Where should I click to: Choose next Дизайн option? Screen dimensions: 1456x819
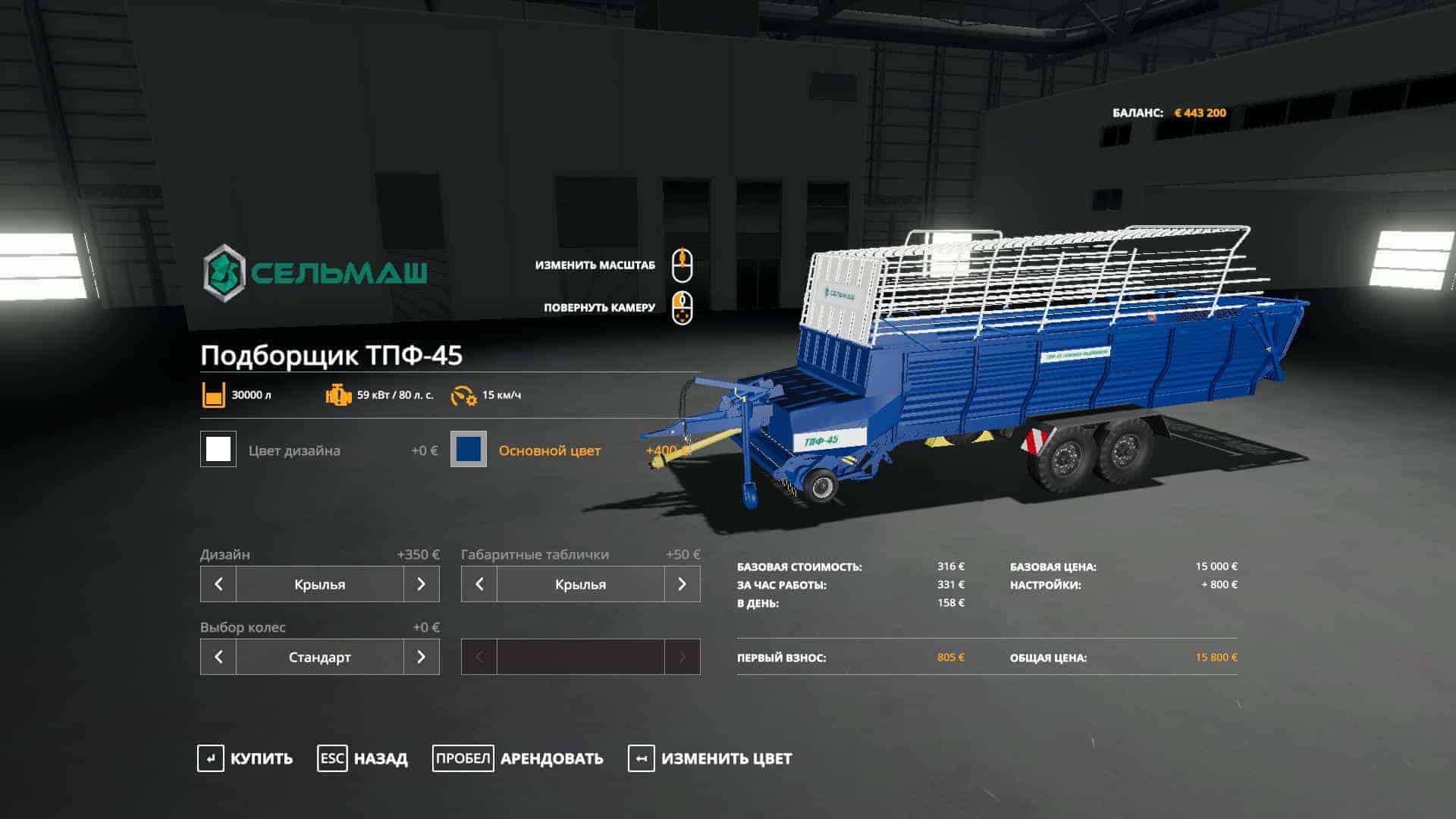(421, 584)
